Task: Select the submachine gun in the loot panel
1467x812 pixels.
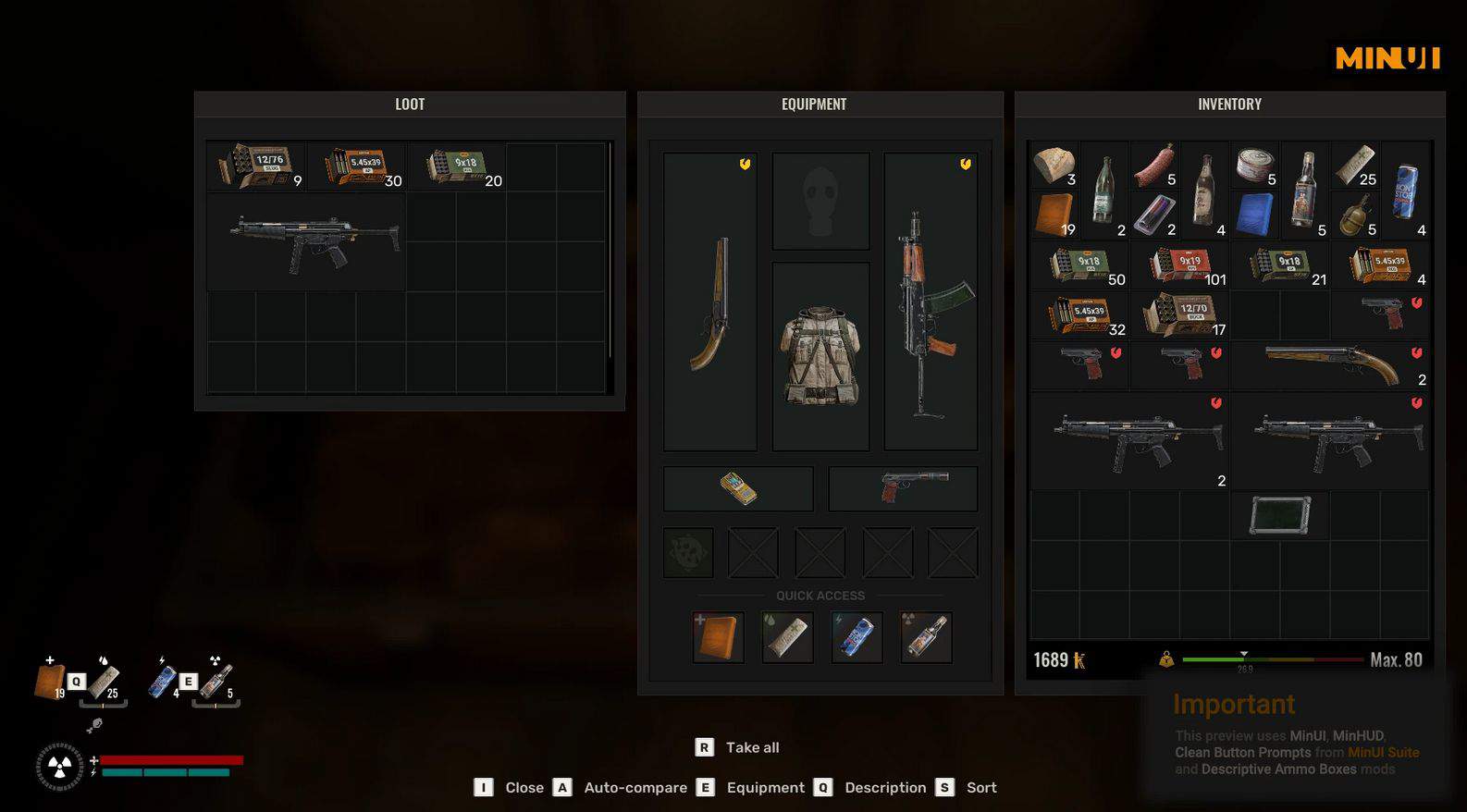Action: click(x=306, y=242)
